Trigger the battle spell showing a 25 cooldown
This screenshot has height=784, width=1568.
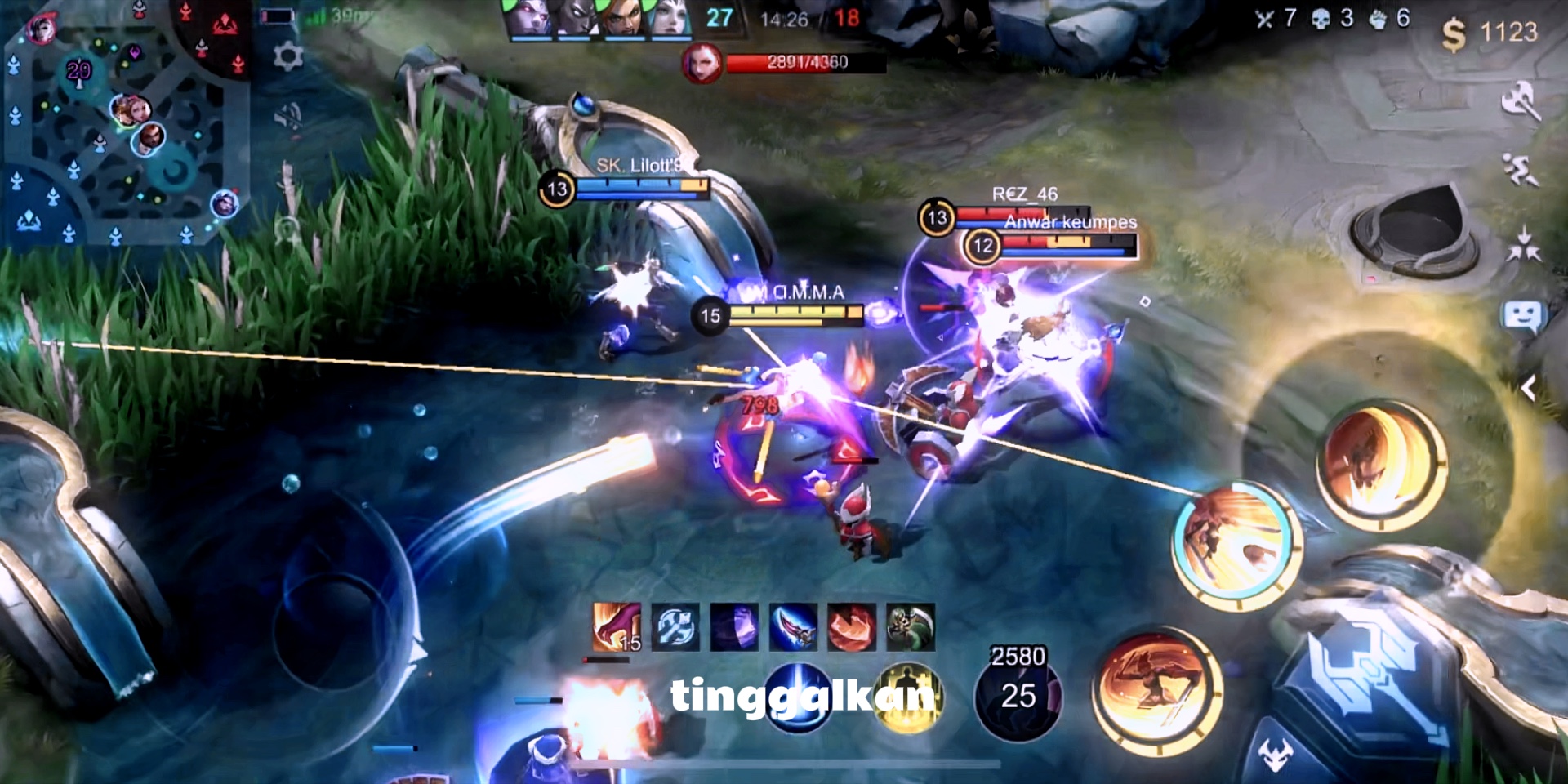(x=1018, y=696)
